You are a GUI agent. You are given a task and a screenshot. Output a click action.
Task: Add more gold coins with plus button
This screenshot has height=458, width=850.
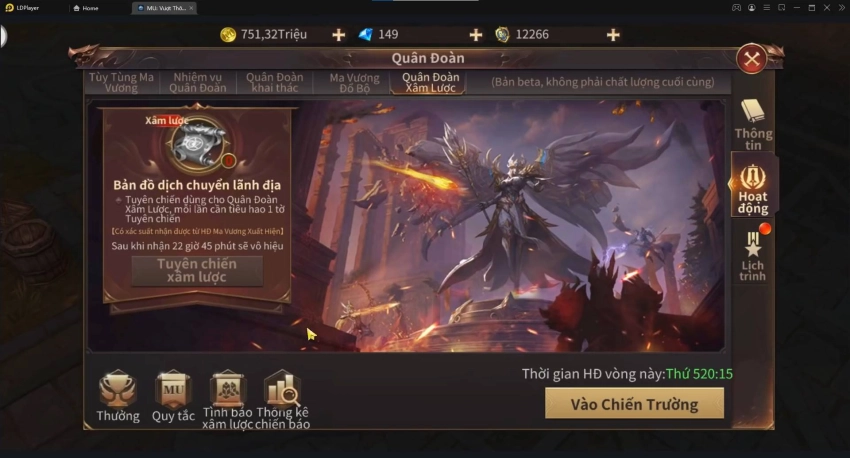coord(338,35)
